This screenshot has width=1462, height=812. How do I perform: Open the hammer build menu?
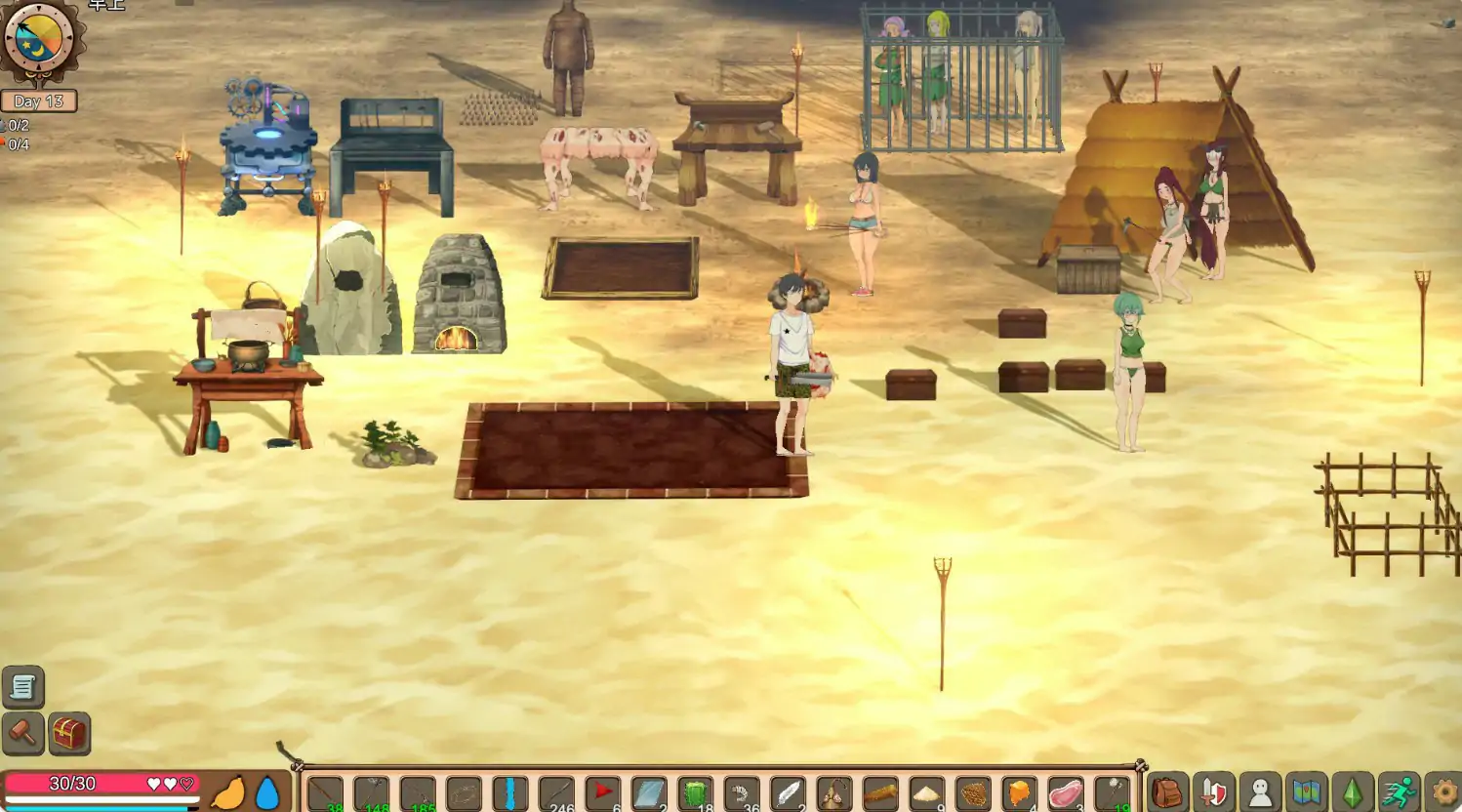(x=22, y=733)
